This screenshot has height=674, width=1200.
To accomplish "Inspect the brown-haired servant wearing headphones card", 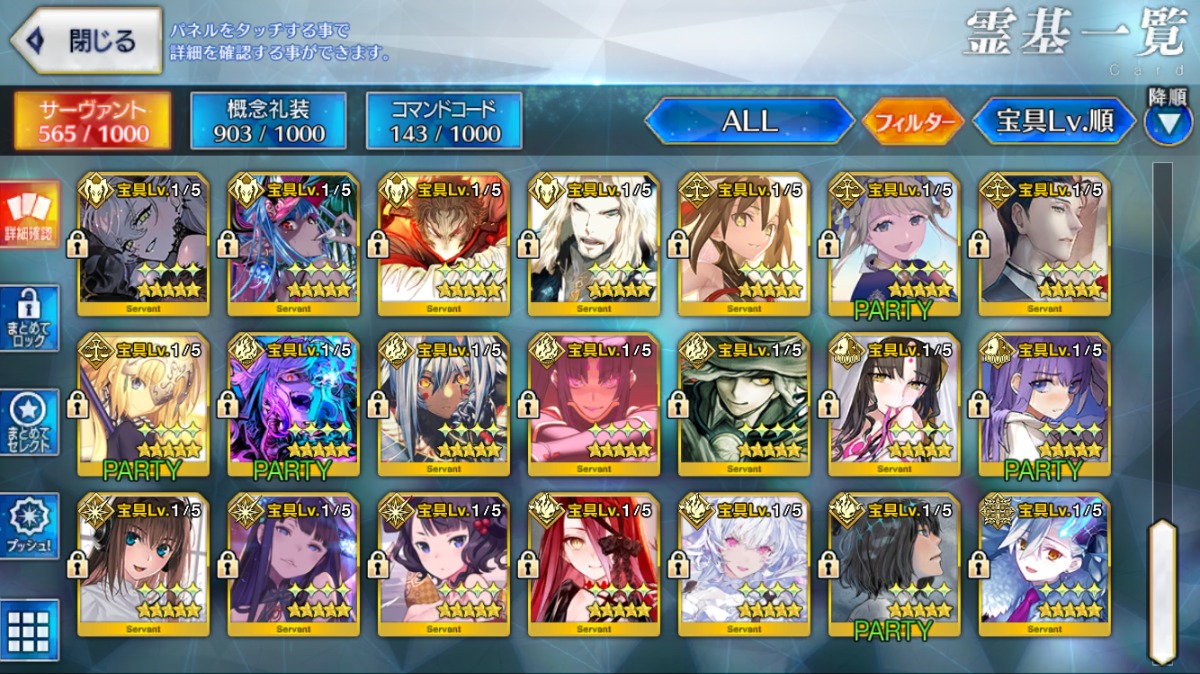I will tap(144, 565).
